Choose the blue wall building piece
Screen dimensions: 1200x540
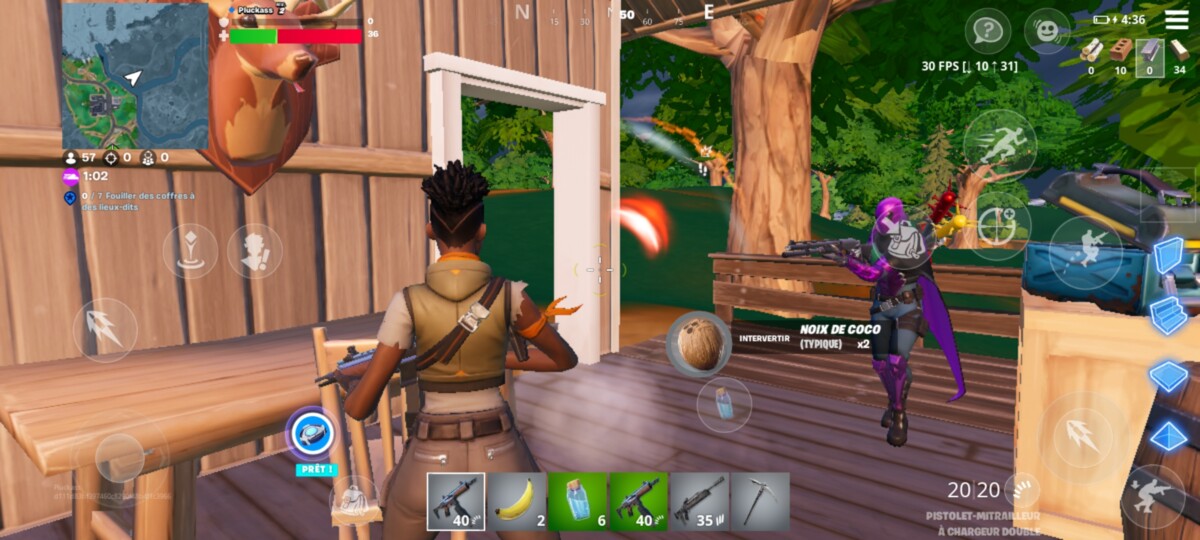click(1169, 256)
